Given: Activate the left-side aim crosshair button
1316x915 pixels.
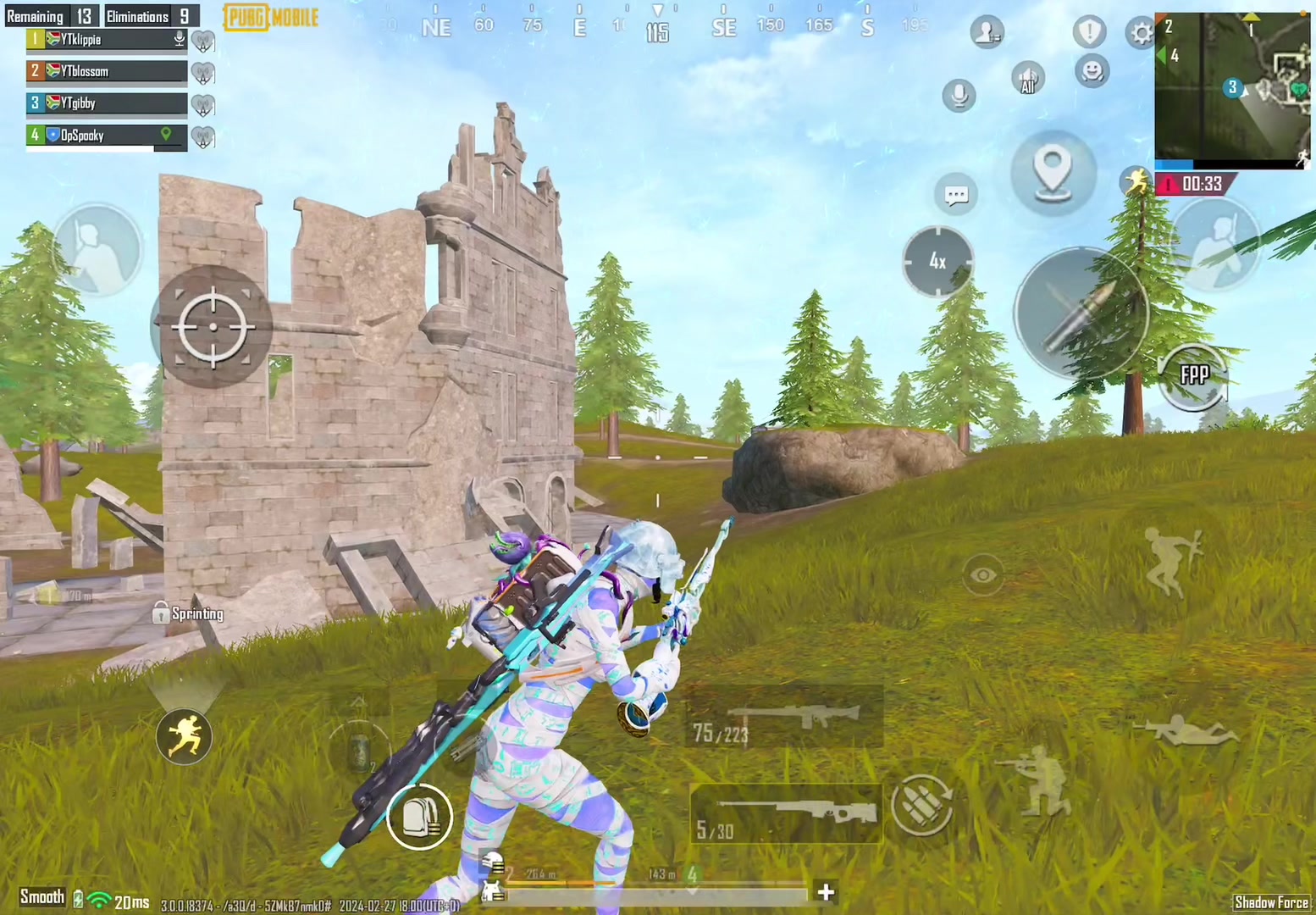Looking at the screenshot, I should click(x=212, y=326).
